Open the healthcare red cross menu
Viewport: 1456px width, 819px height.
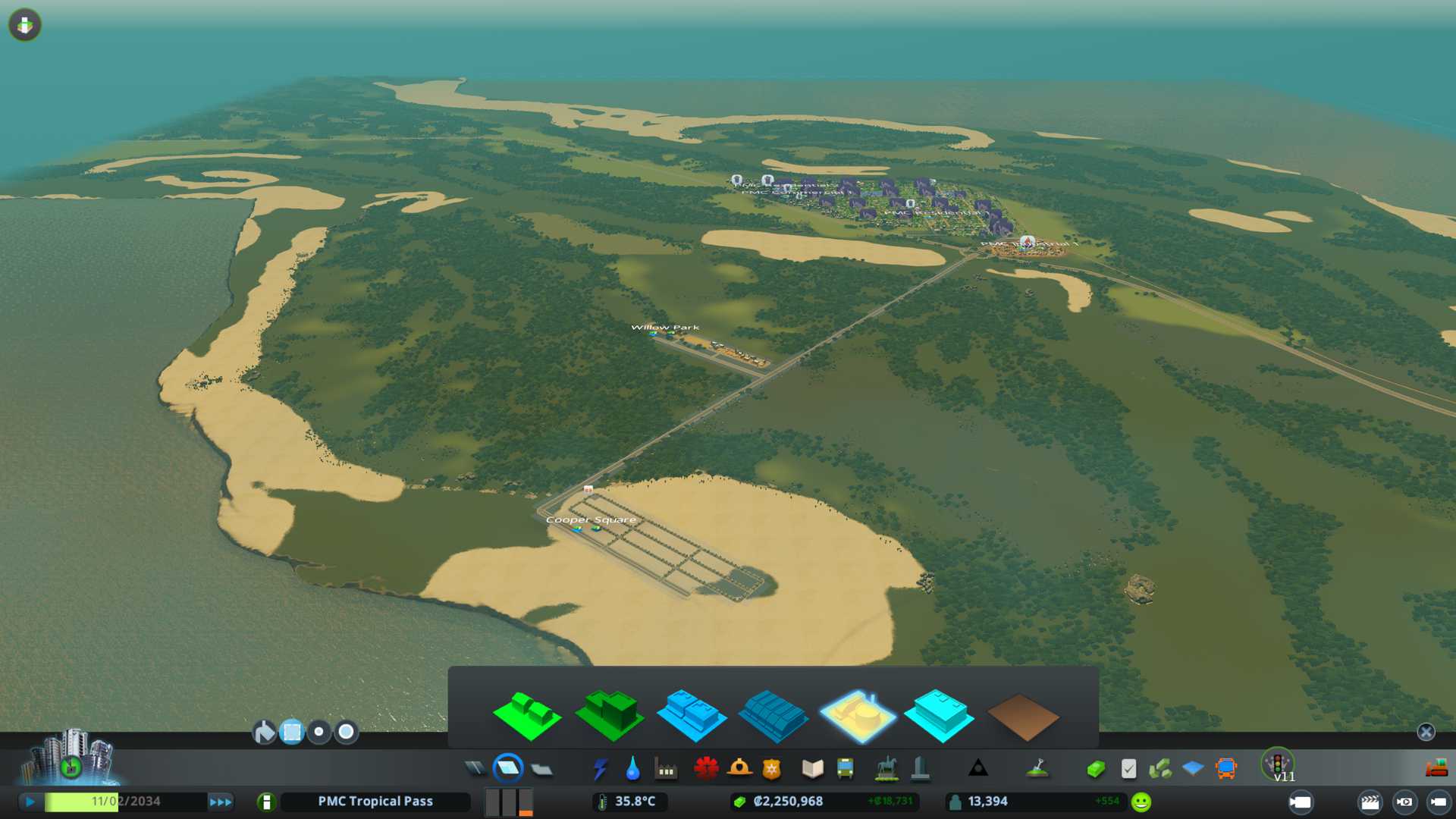click(706, 769)
